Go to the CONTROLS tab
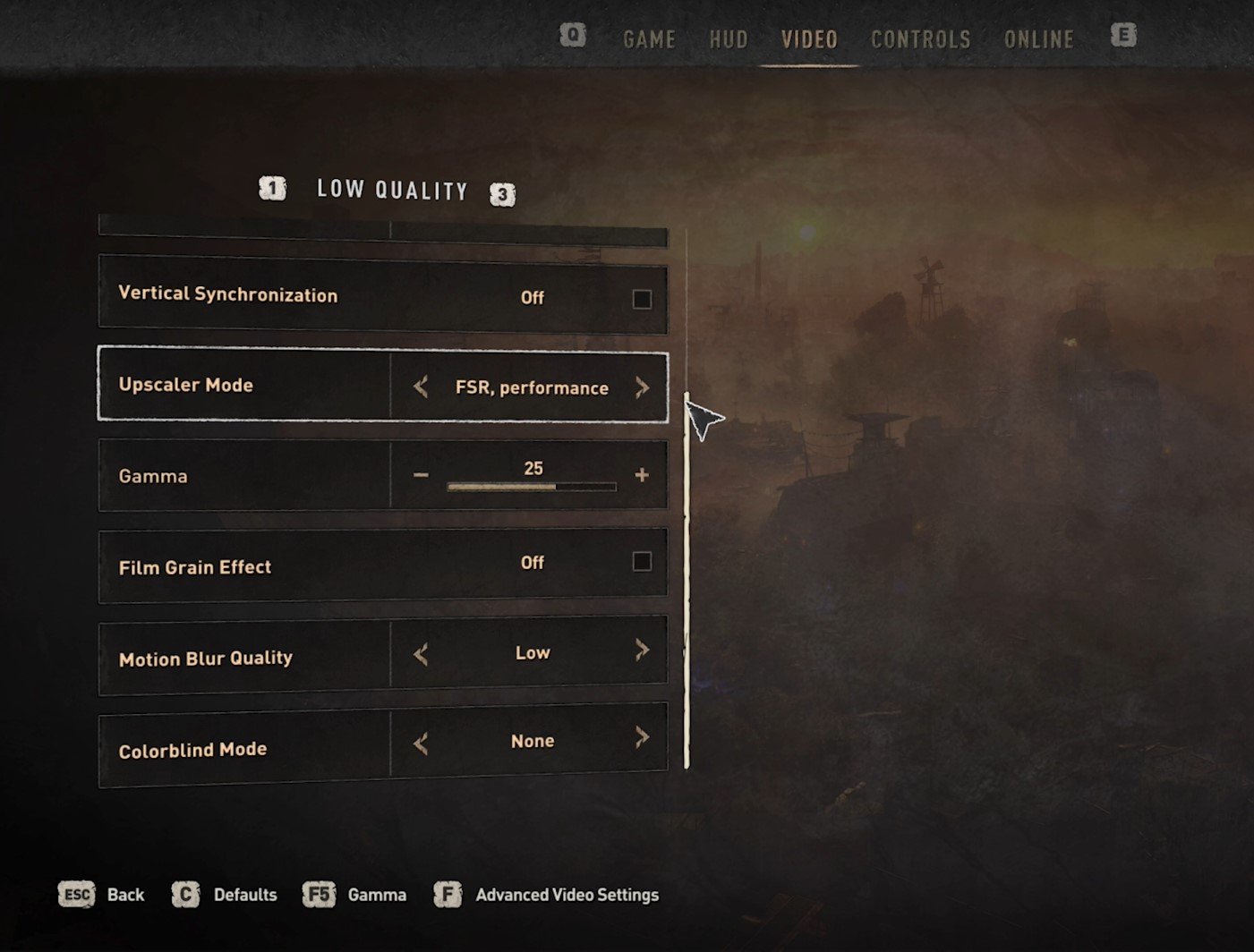This screenshot has width=1254, height=952. (x=920, y=39)
